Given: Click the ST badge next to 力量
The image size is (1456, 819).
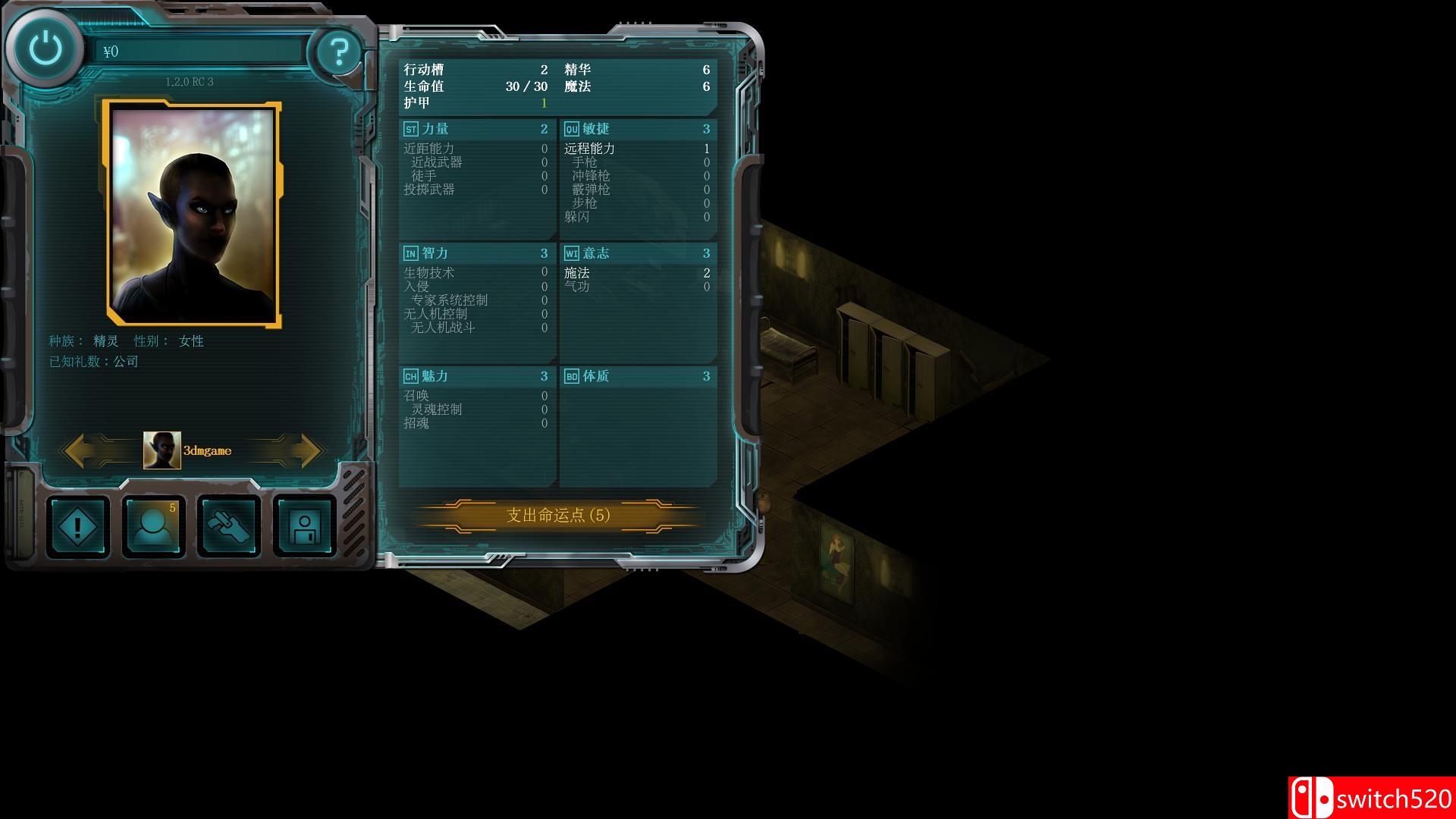Looking at the screenshot, I should (x=411, y=128).
